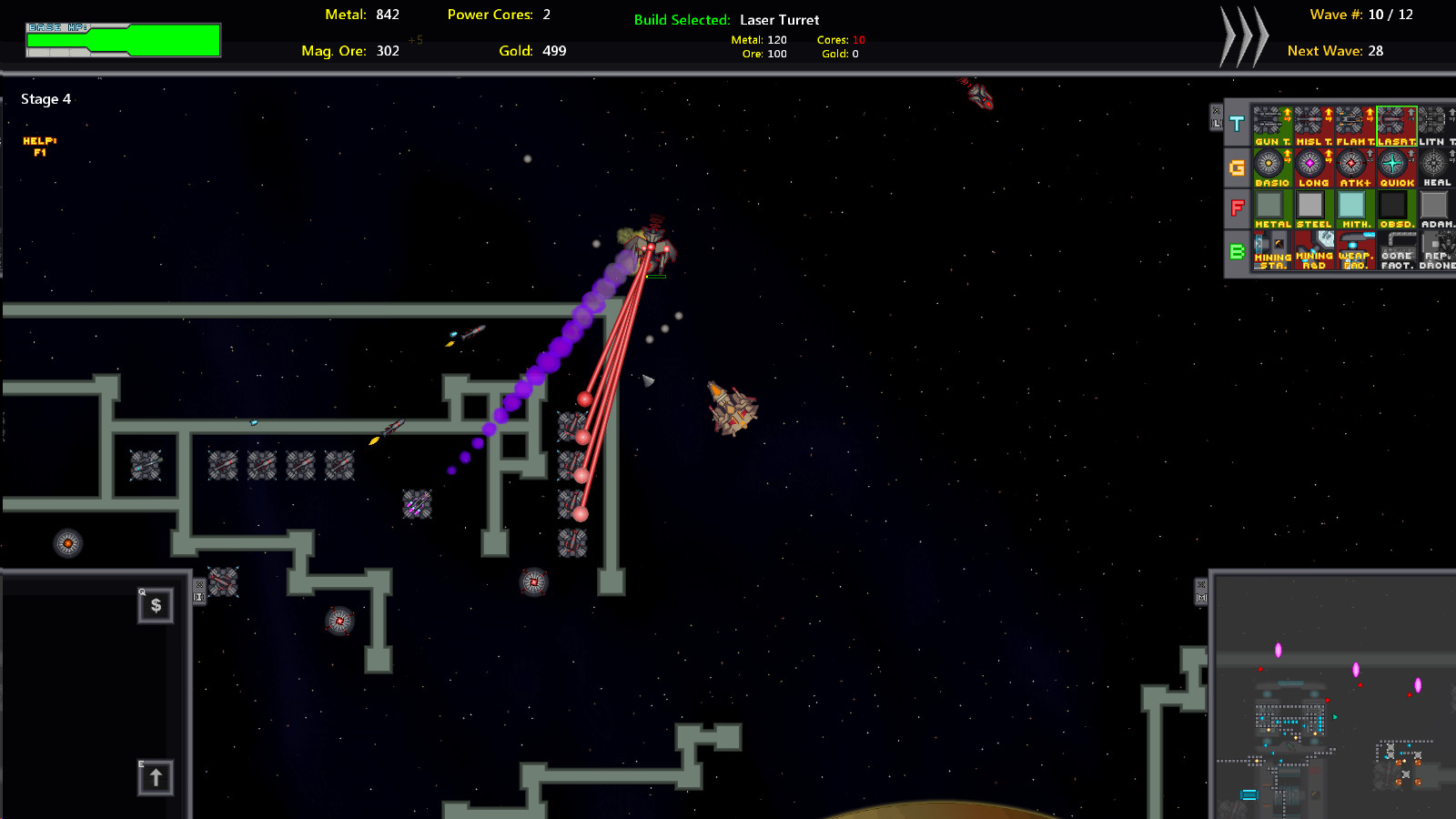Click the sell ($) tool on the left panel

(156, 606)
